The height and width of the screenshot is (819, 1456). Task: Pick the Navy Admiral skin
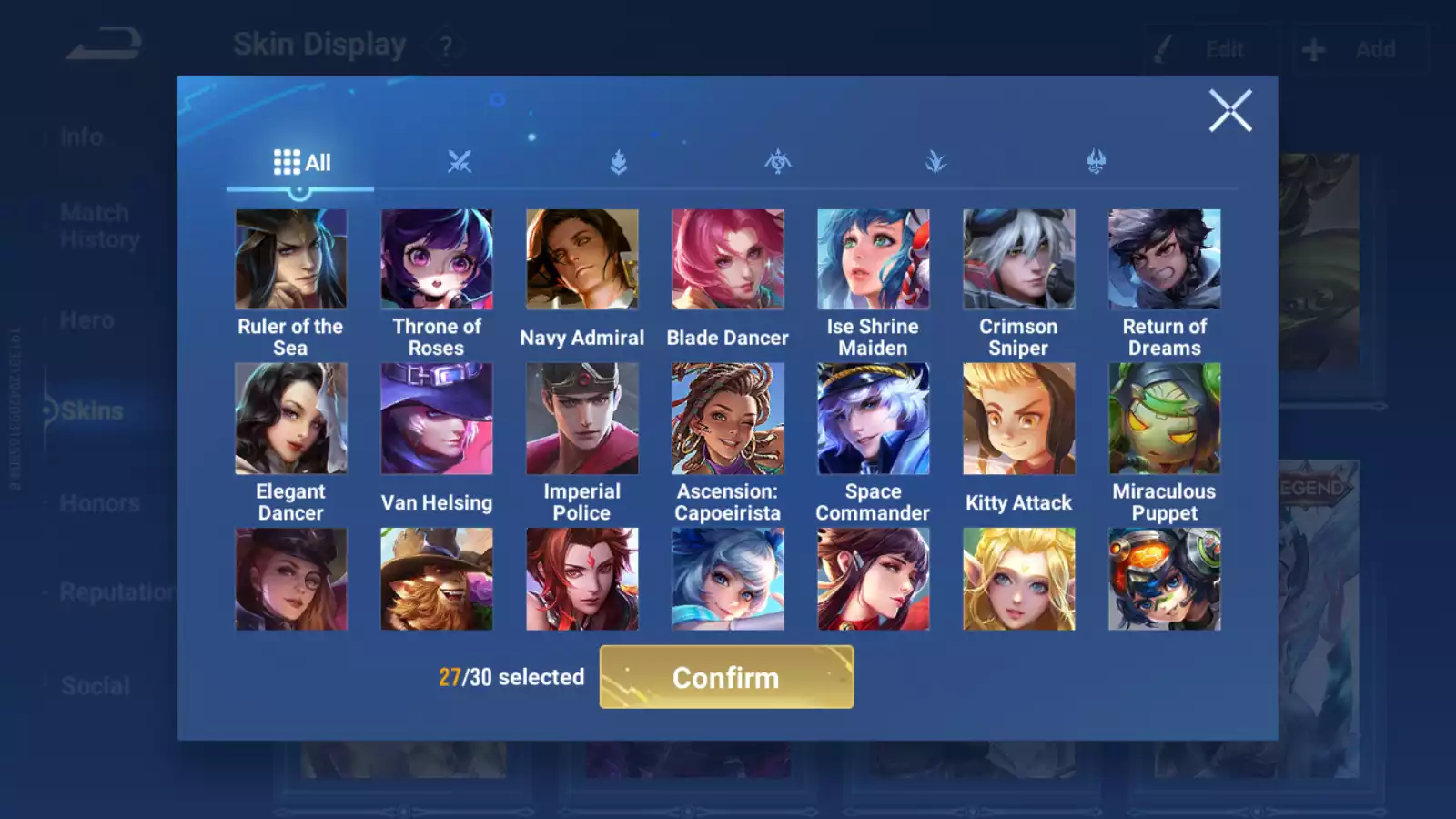click(581, 260)
